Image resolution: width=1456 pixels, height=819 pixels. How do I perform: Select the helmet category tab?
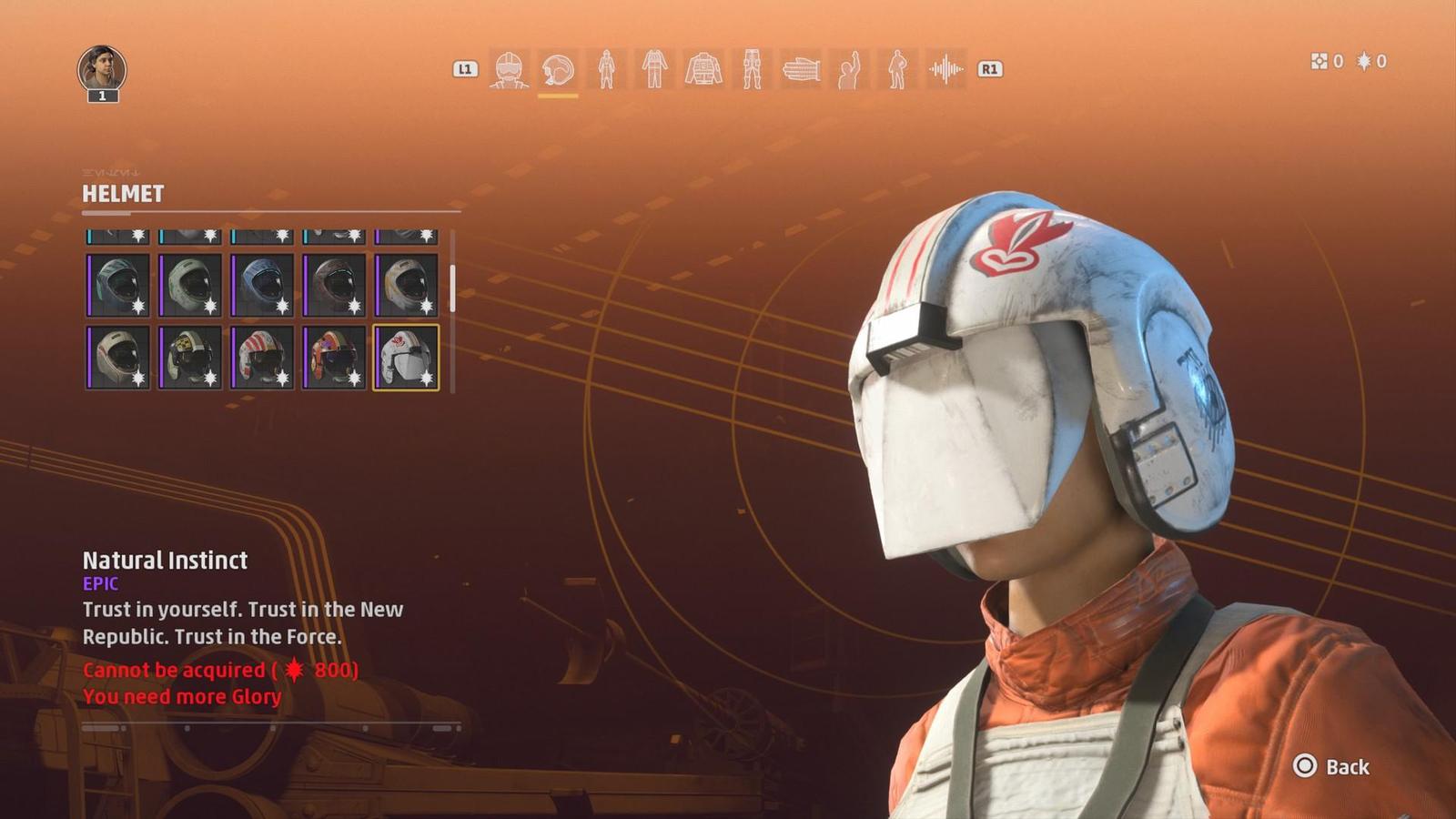558,69
